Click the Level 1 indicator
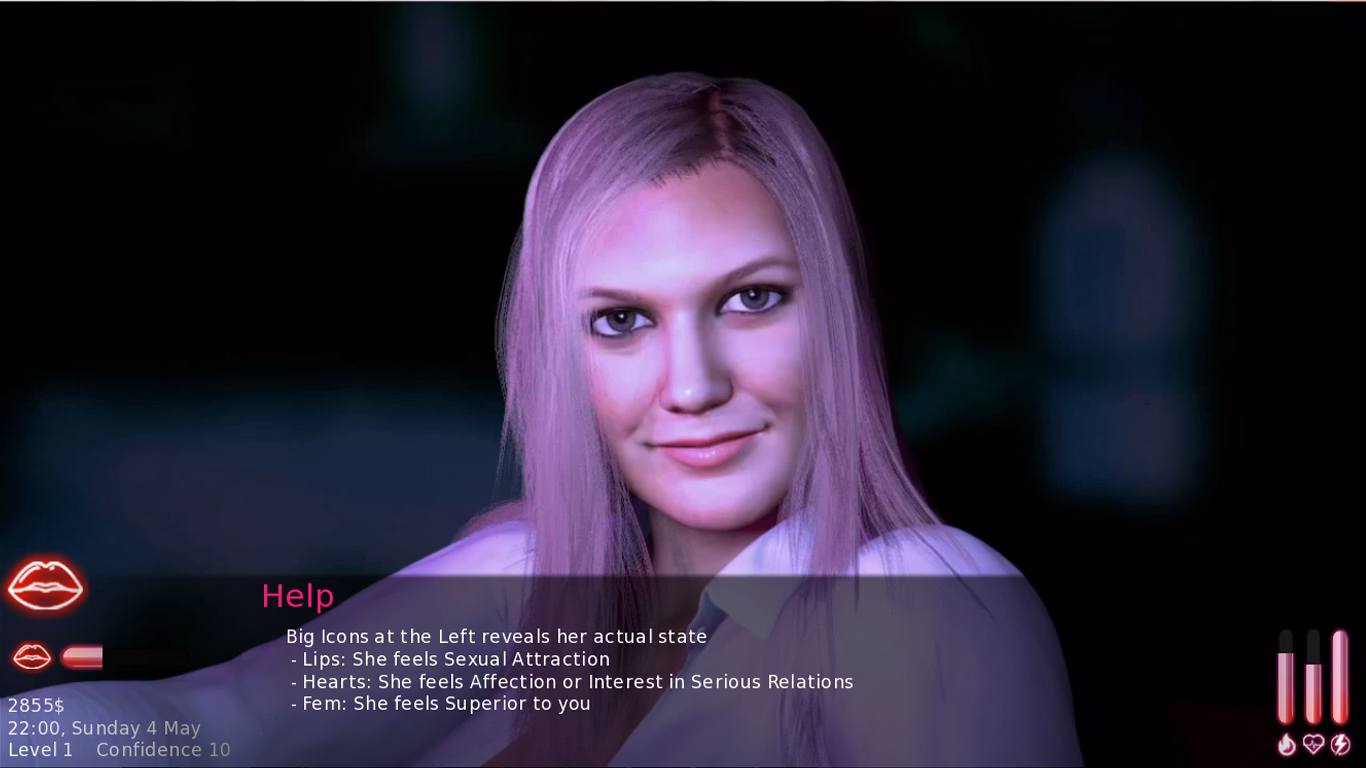The width and height of the screenshot is (1366, 768). point(41,750)
